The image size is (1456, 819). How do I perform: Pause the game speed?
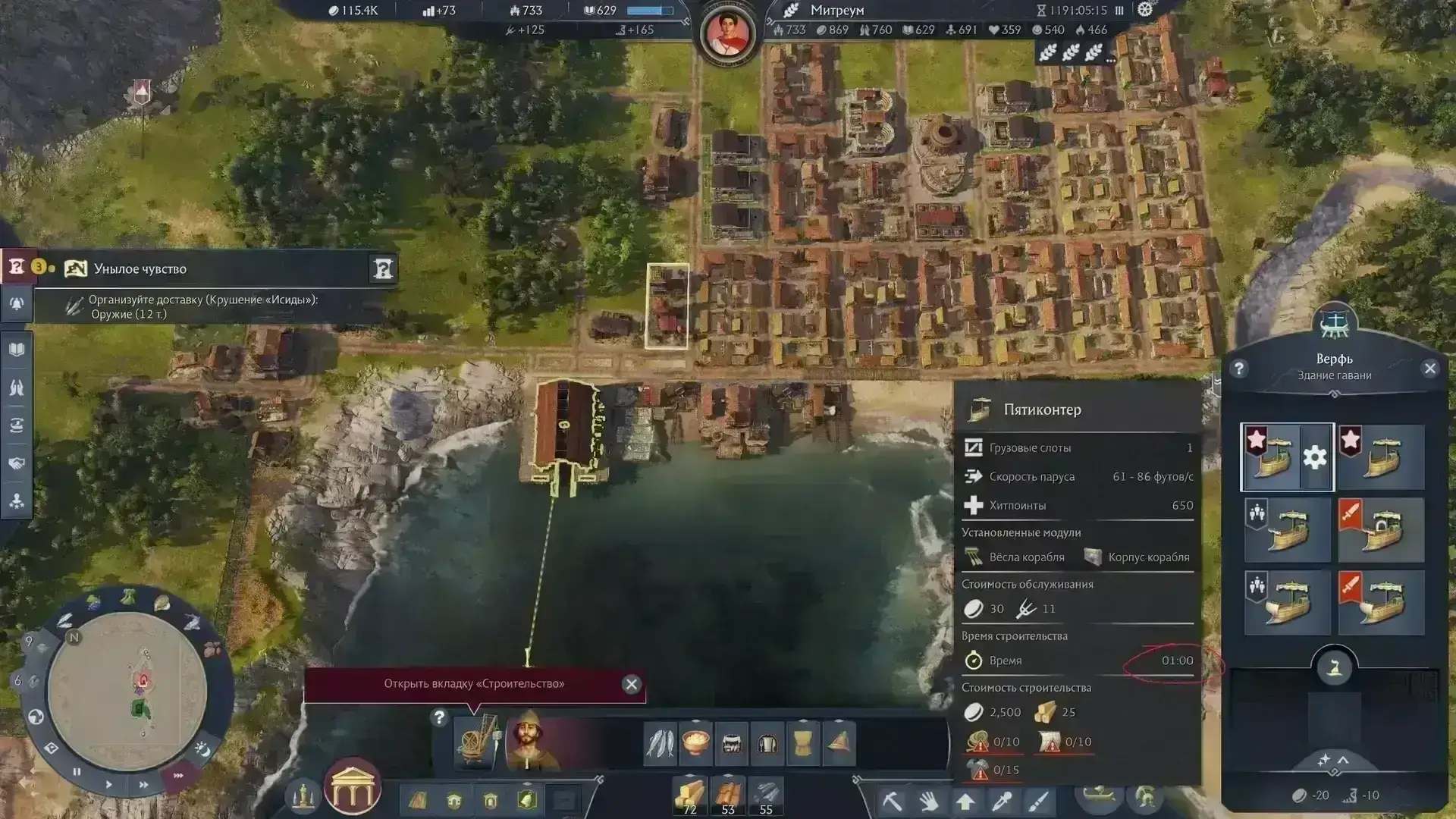77,772
